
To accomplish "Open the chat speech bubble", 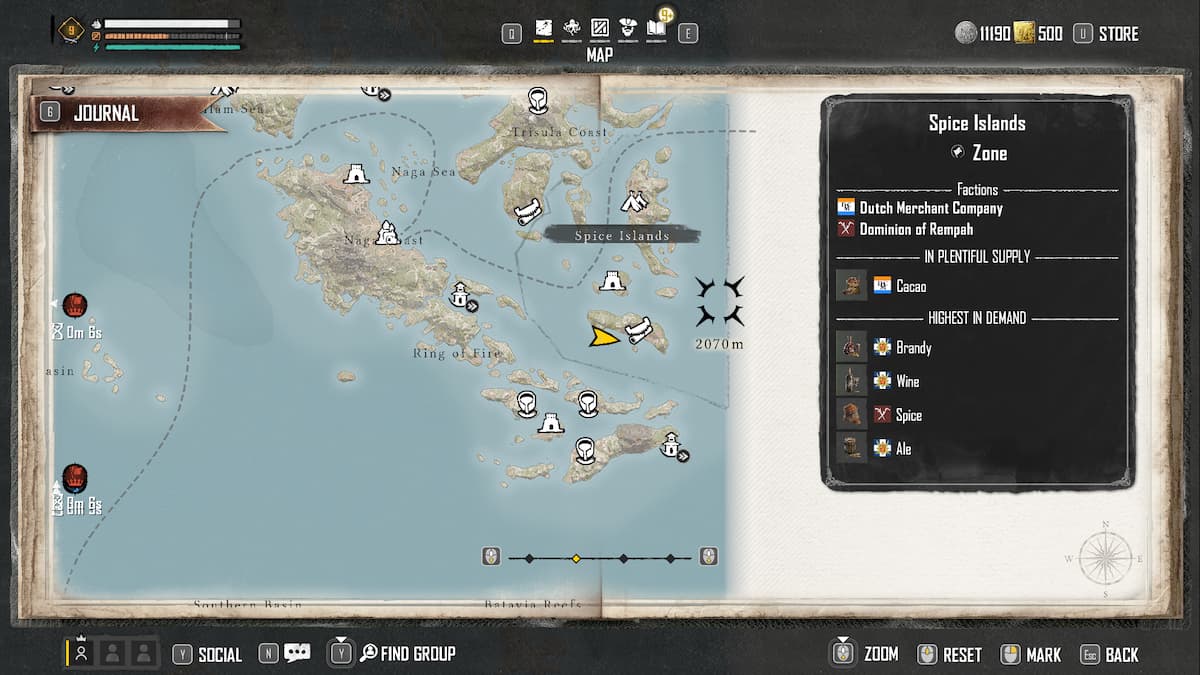I will 297,653.
